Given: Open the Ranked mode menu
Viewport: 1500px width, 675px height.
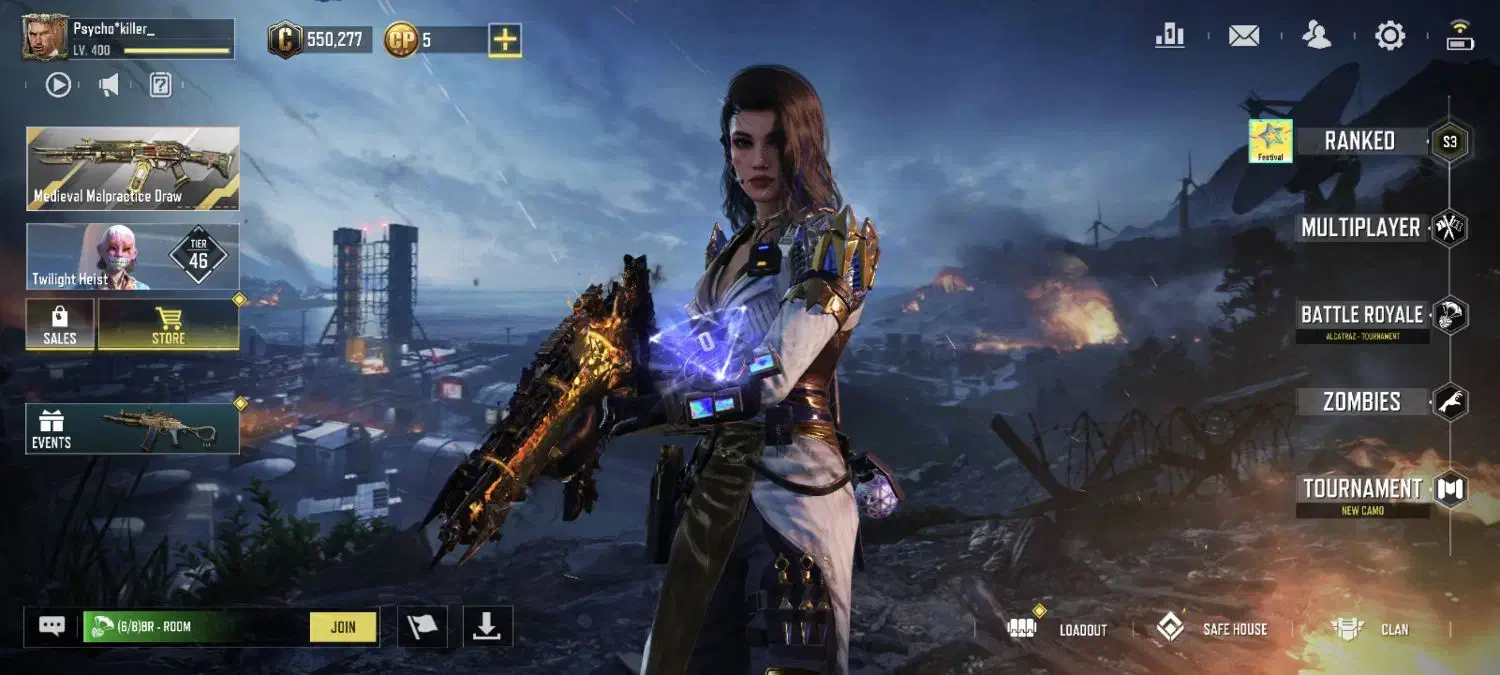Looking at the screenshot, I should [1360, 141].
